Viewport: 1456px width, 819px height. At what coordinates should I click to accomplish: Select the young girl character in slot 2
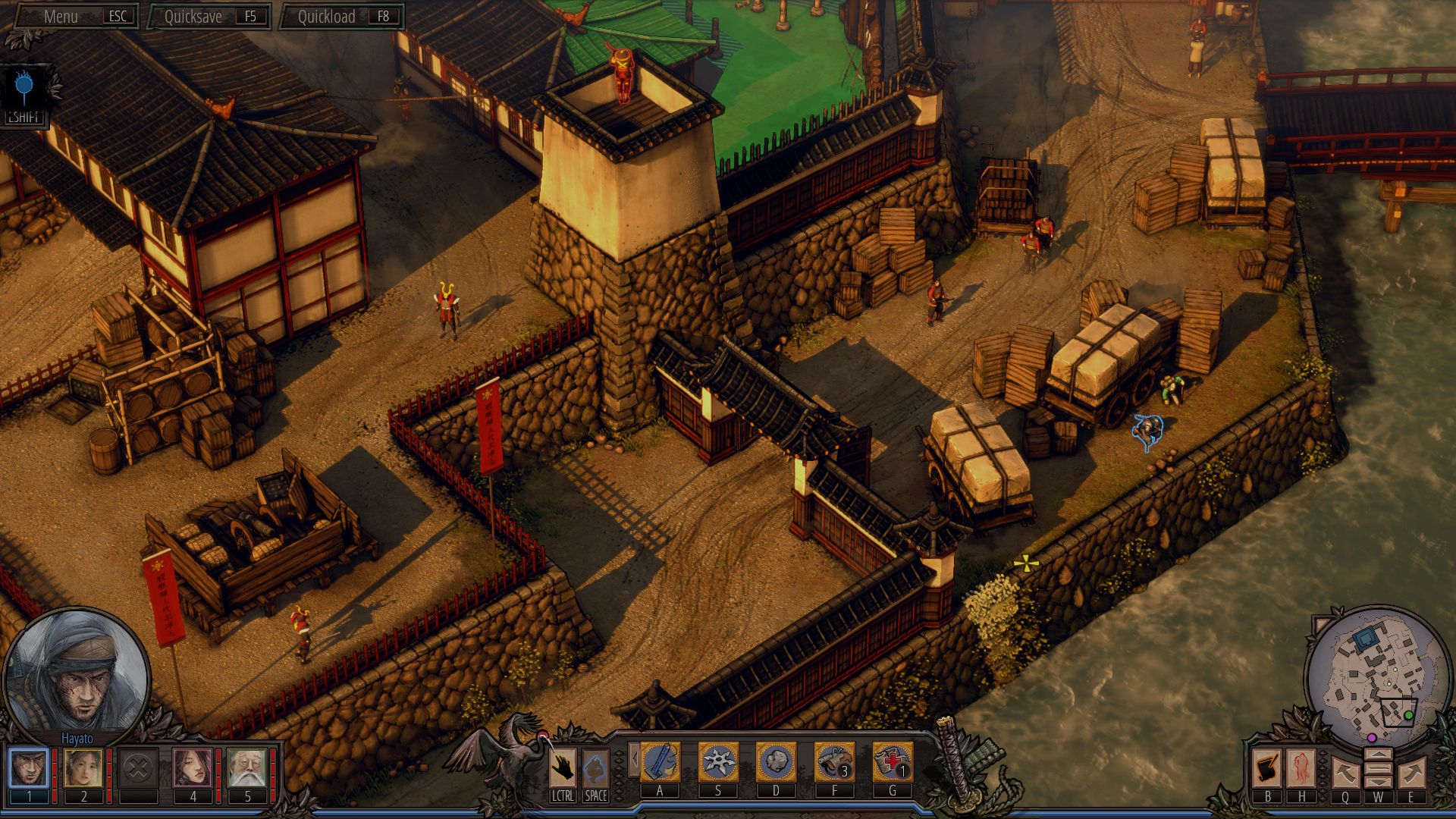[x=83, y=768]
